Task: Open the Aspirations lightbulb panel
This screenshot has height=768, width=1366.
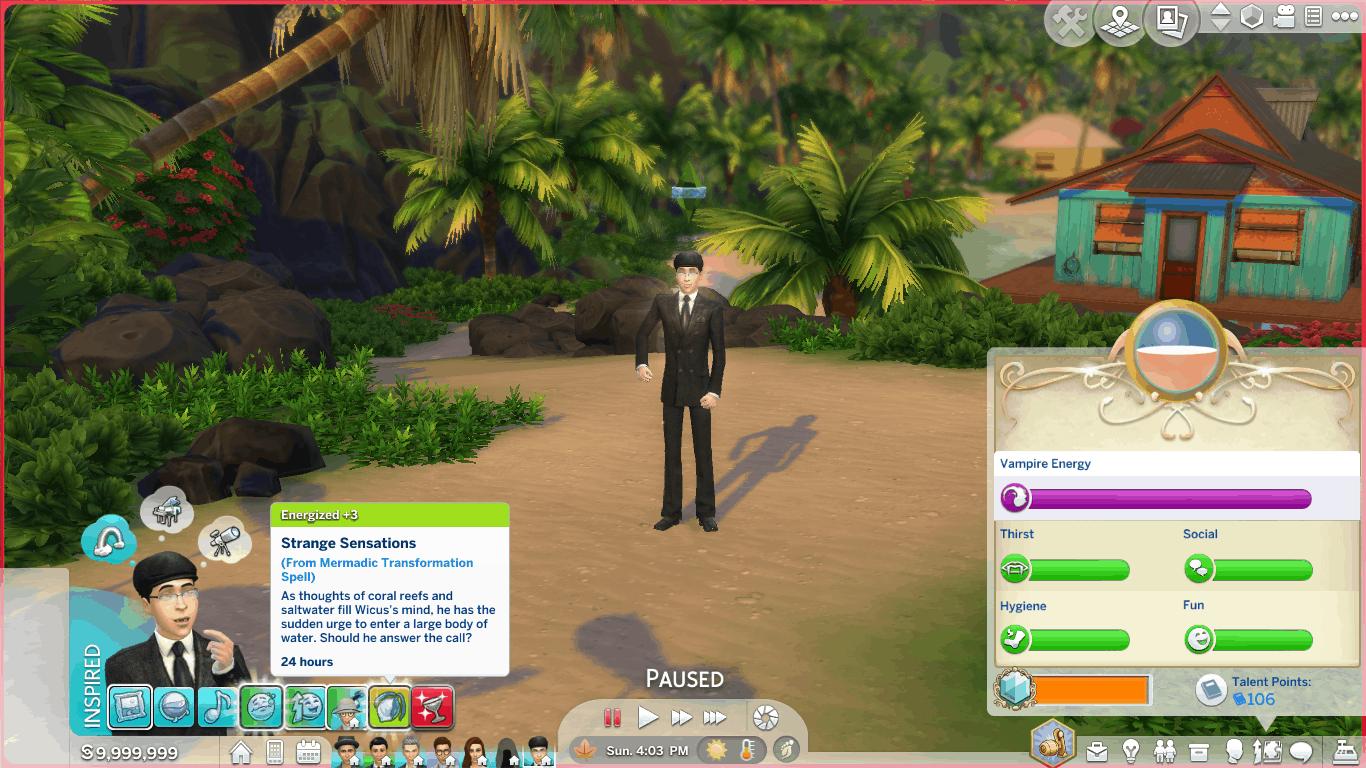Action: [1131, 750]
